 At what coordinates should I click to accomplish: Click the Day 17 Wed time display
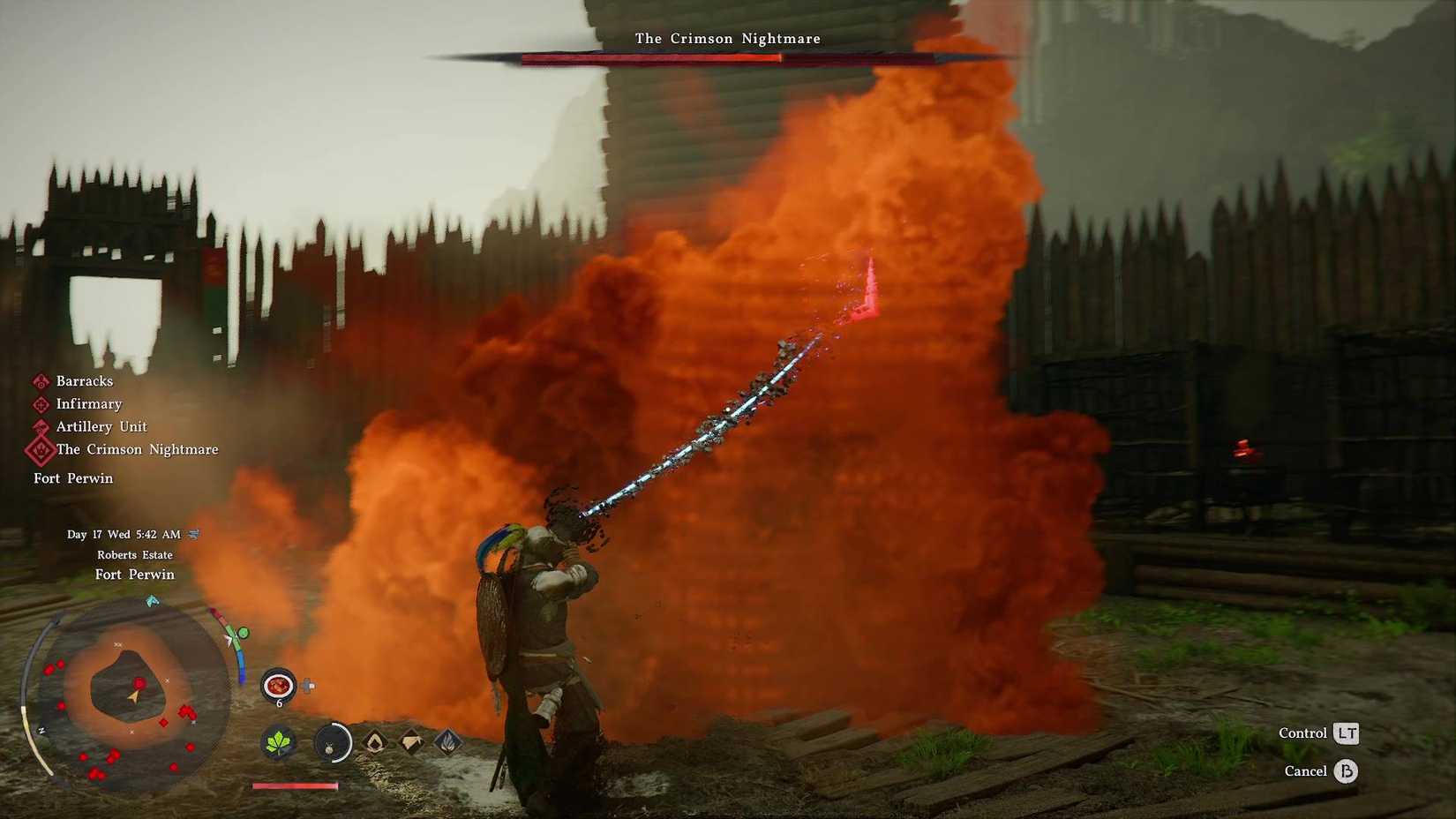121,534
